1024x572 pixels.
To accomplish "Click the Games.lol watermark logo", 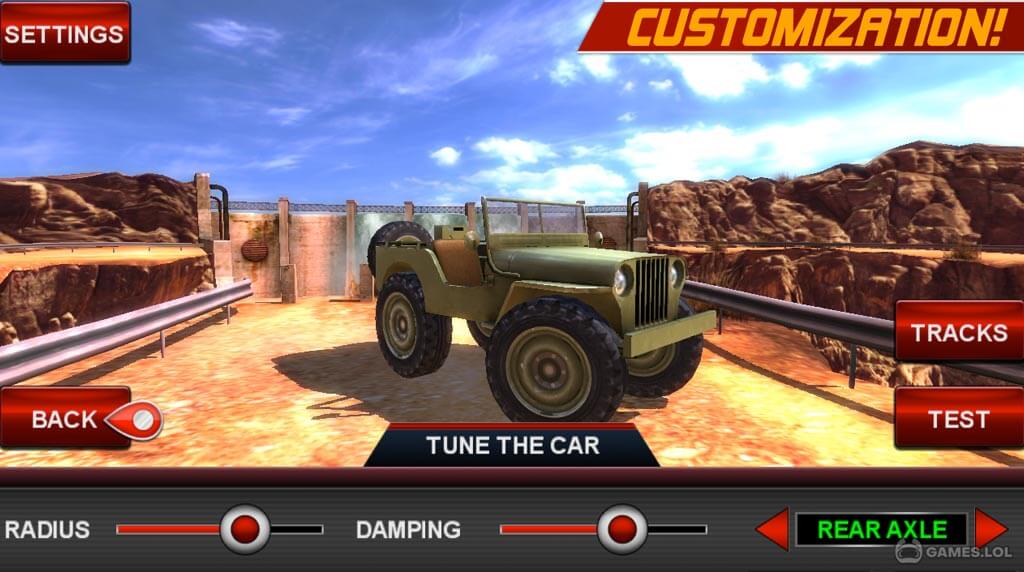I will coord(953,551).
